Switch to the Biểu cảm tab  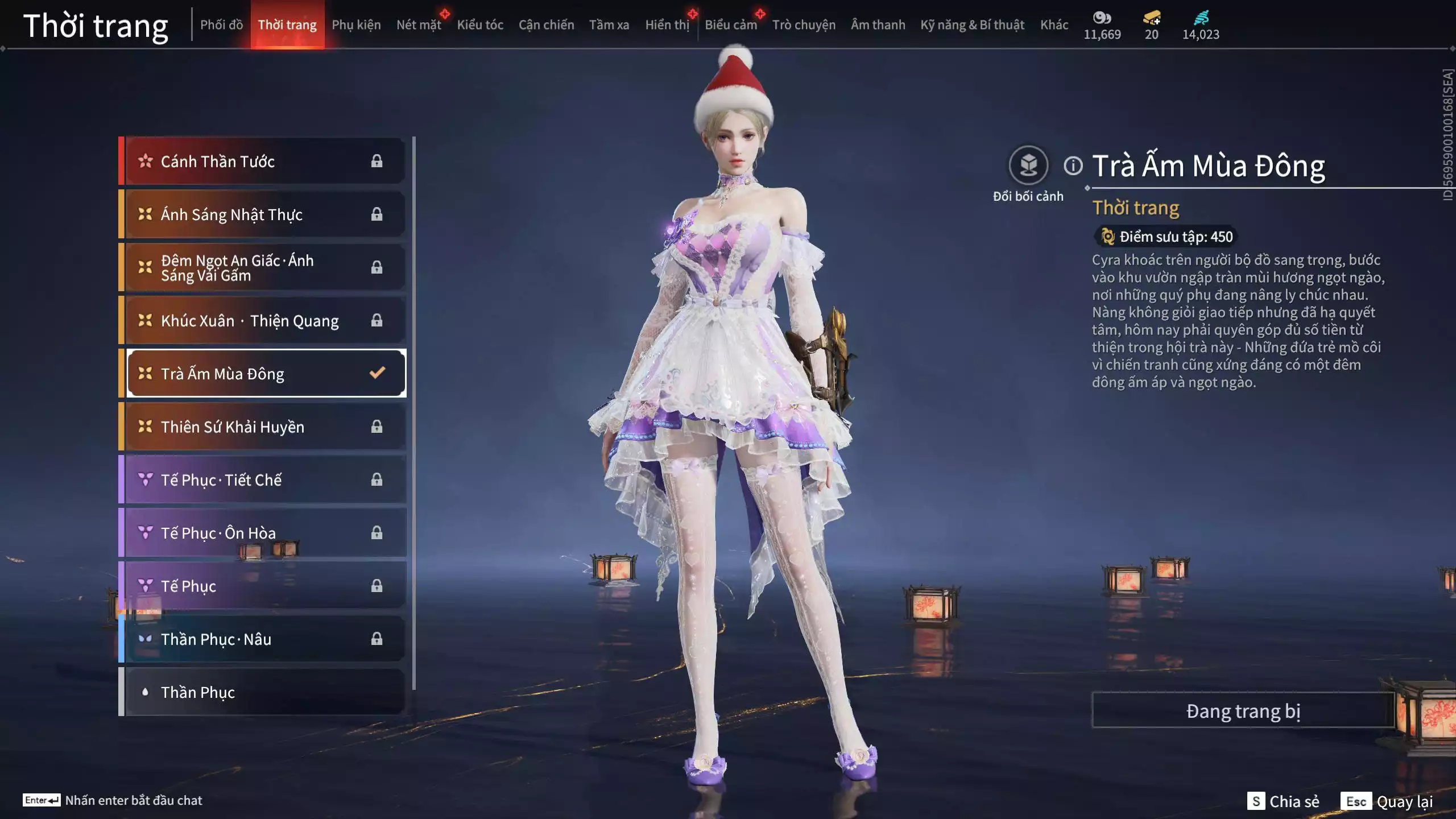(x=730, y=25)
